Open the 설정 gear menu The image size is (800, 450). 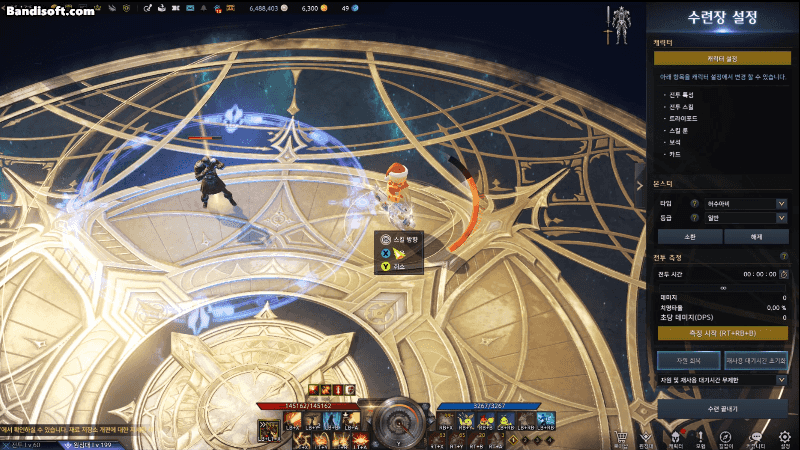tap(785, 437)
